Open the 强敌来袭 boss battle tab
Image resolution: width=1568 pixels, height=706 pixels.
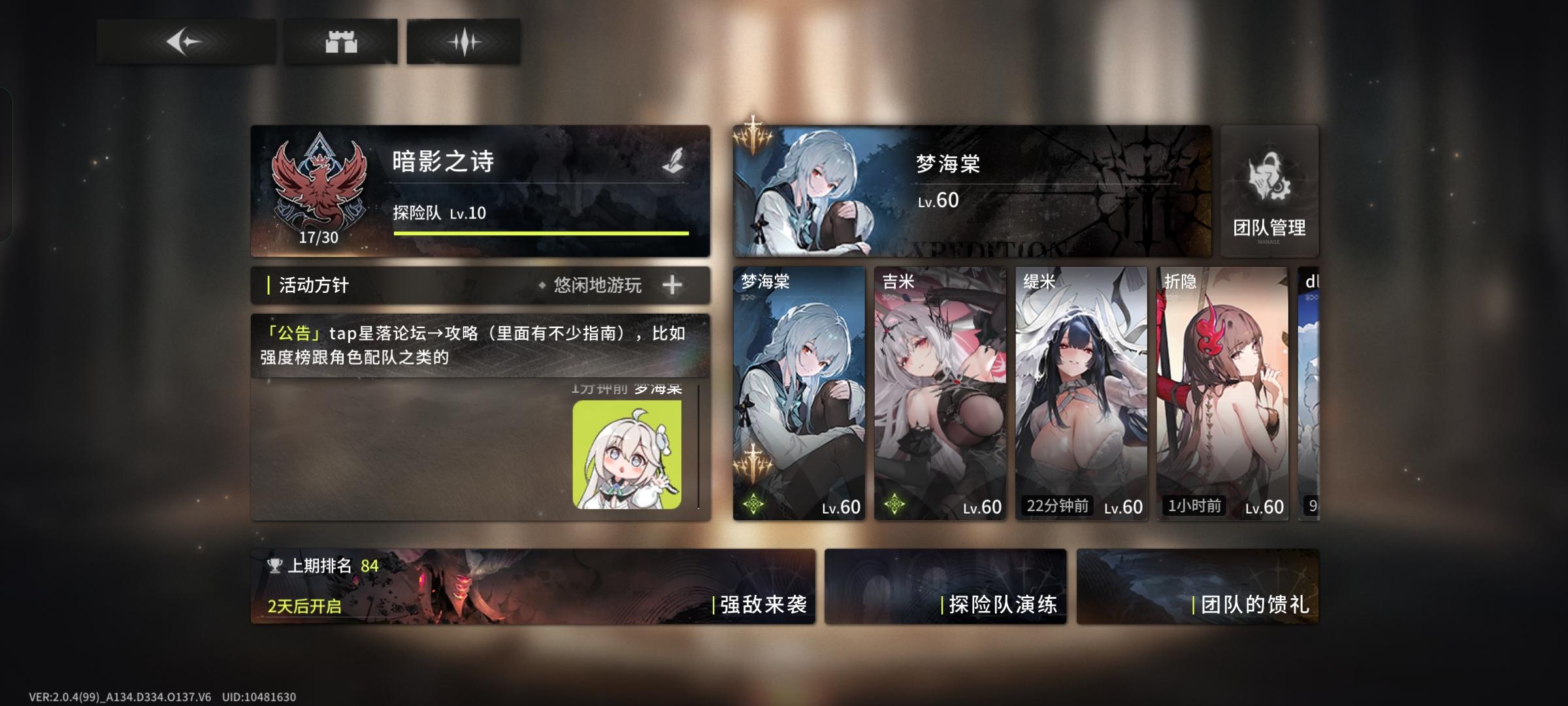(762, 606)
